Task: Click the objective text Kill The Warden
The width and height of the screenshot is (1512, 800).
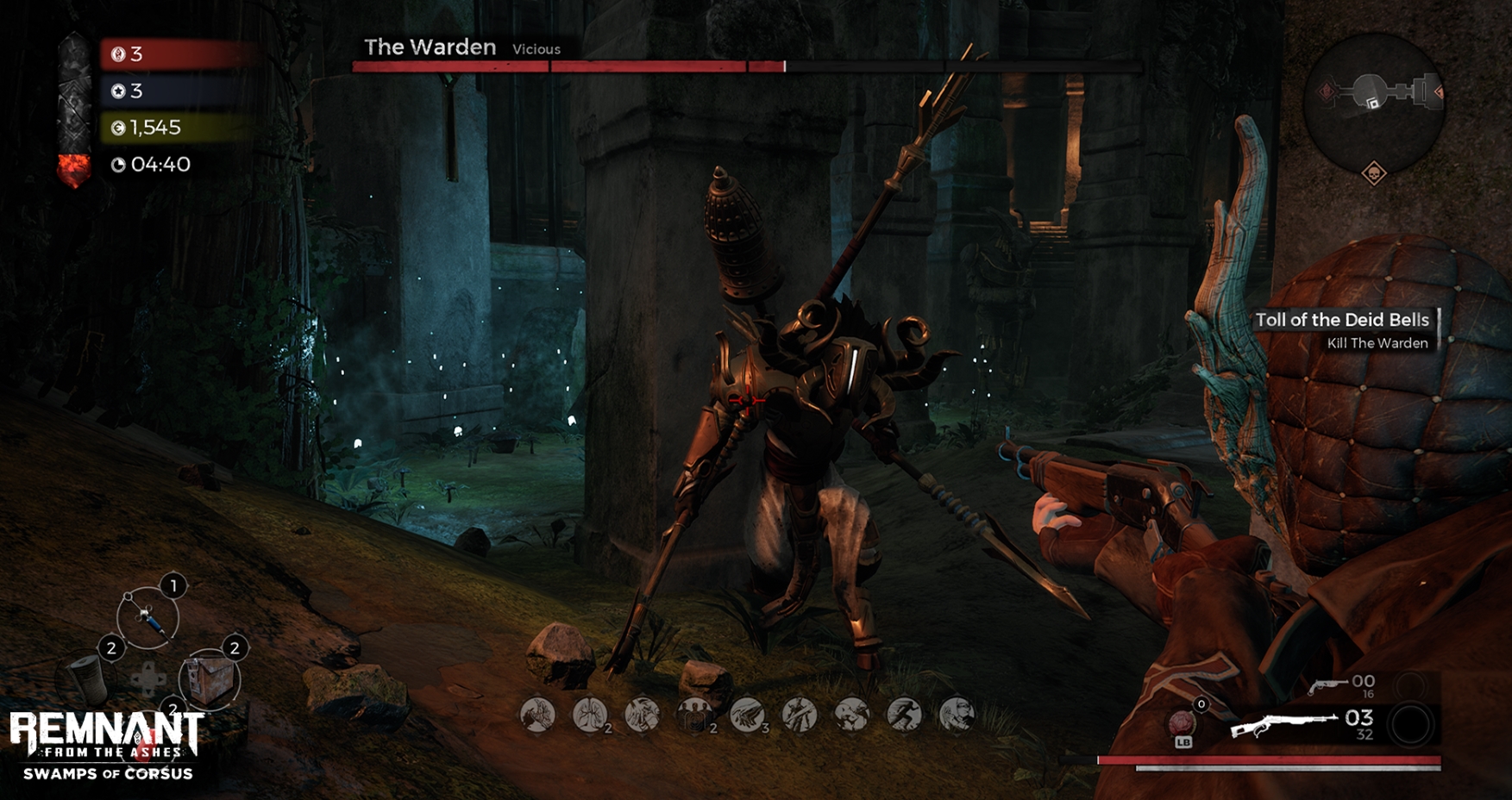Action: point(1378,342)
